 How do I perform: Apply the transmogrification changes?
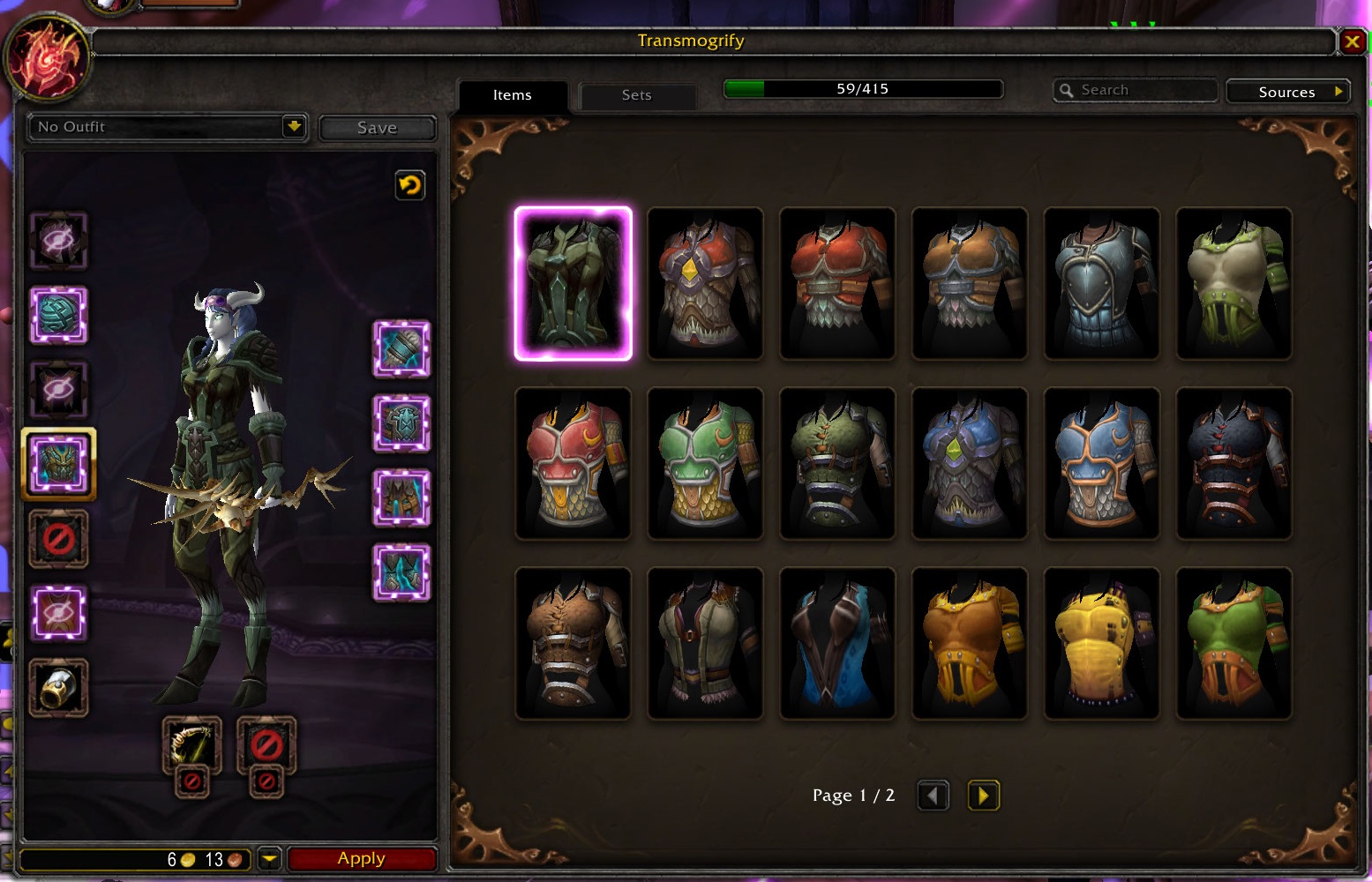click(x=362, y=858)
